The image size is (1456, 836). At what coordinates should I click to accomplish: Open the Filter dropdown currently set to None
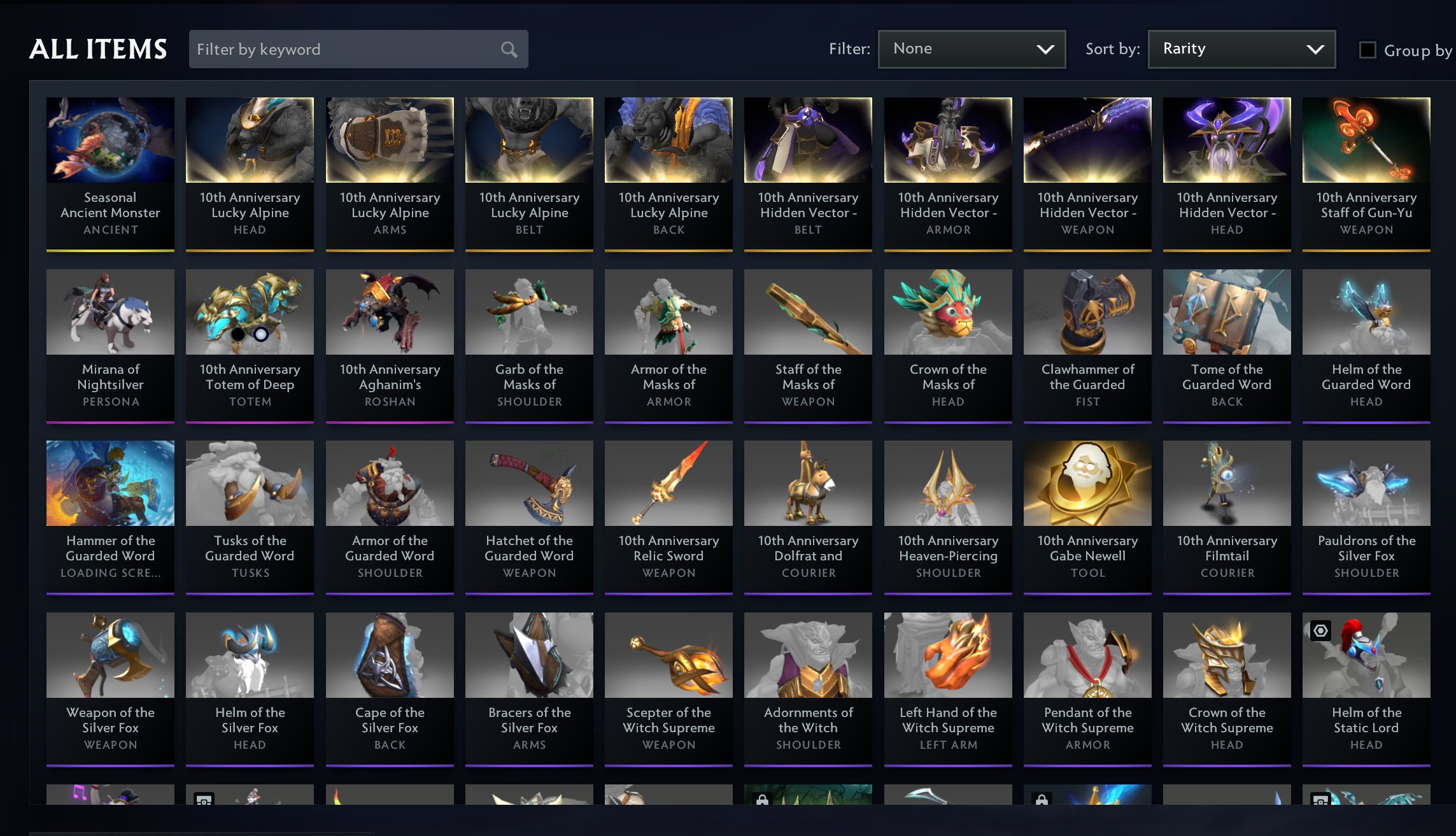click(970, 48)
